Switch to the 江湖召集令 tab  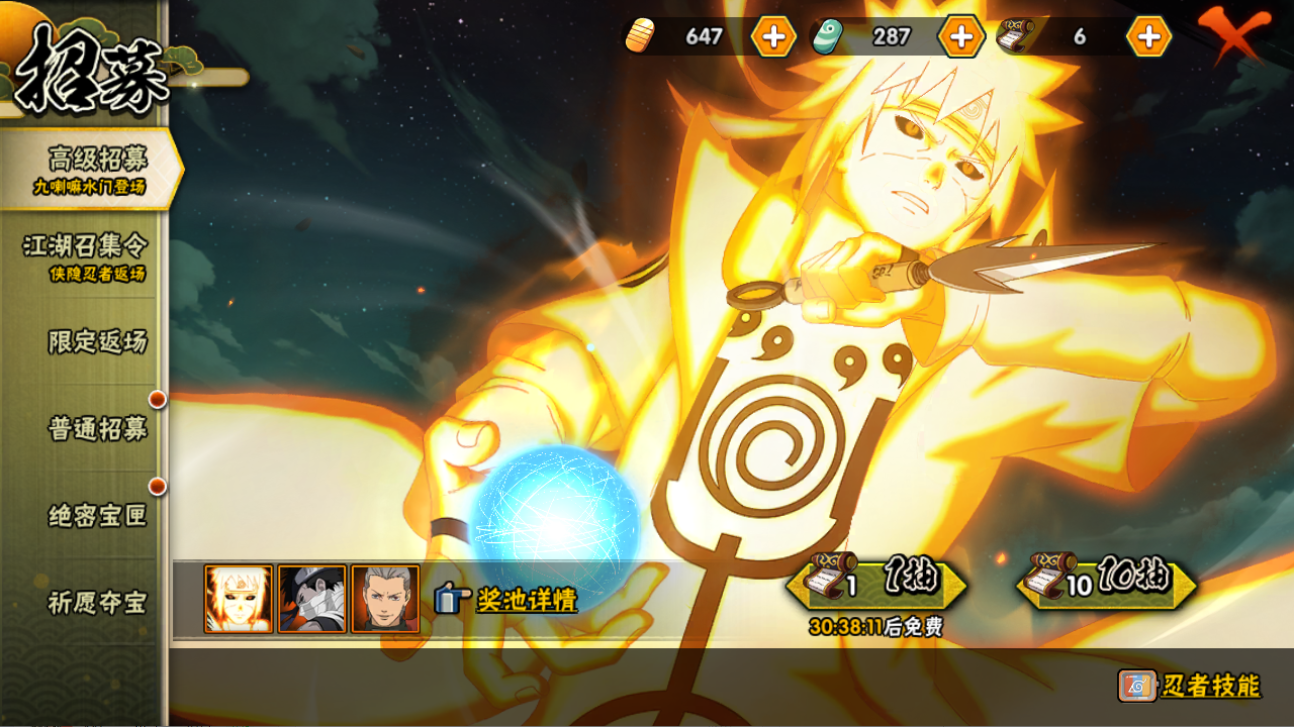(85, 254)
